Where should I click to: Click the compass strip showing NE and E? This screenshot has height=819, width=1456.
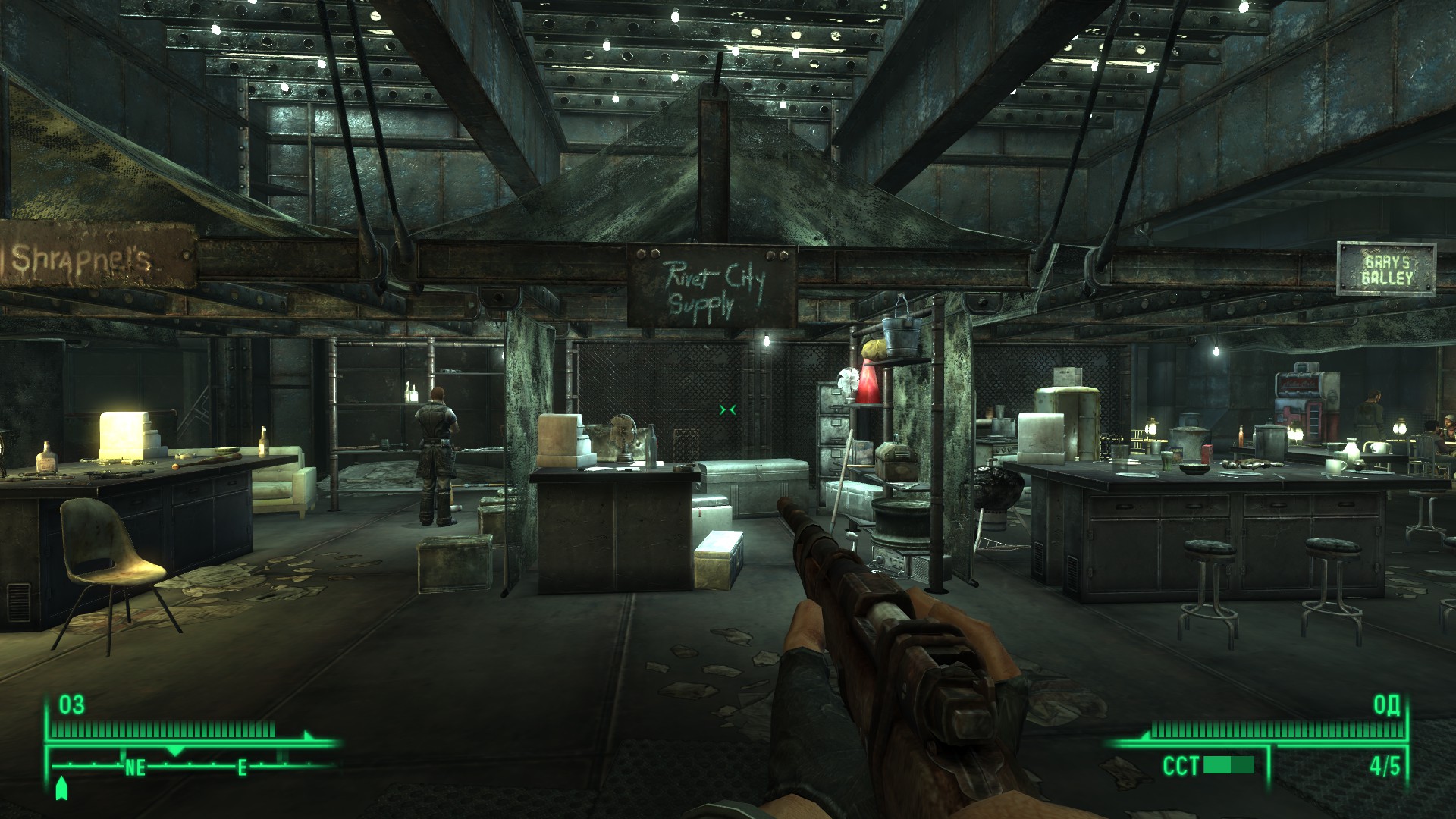[191, 766]
